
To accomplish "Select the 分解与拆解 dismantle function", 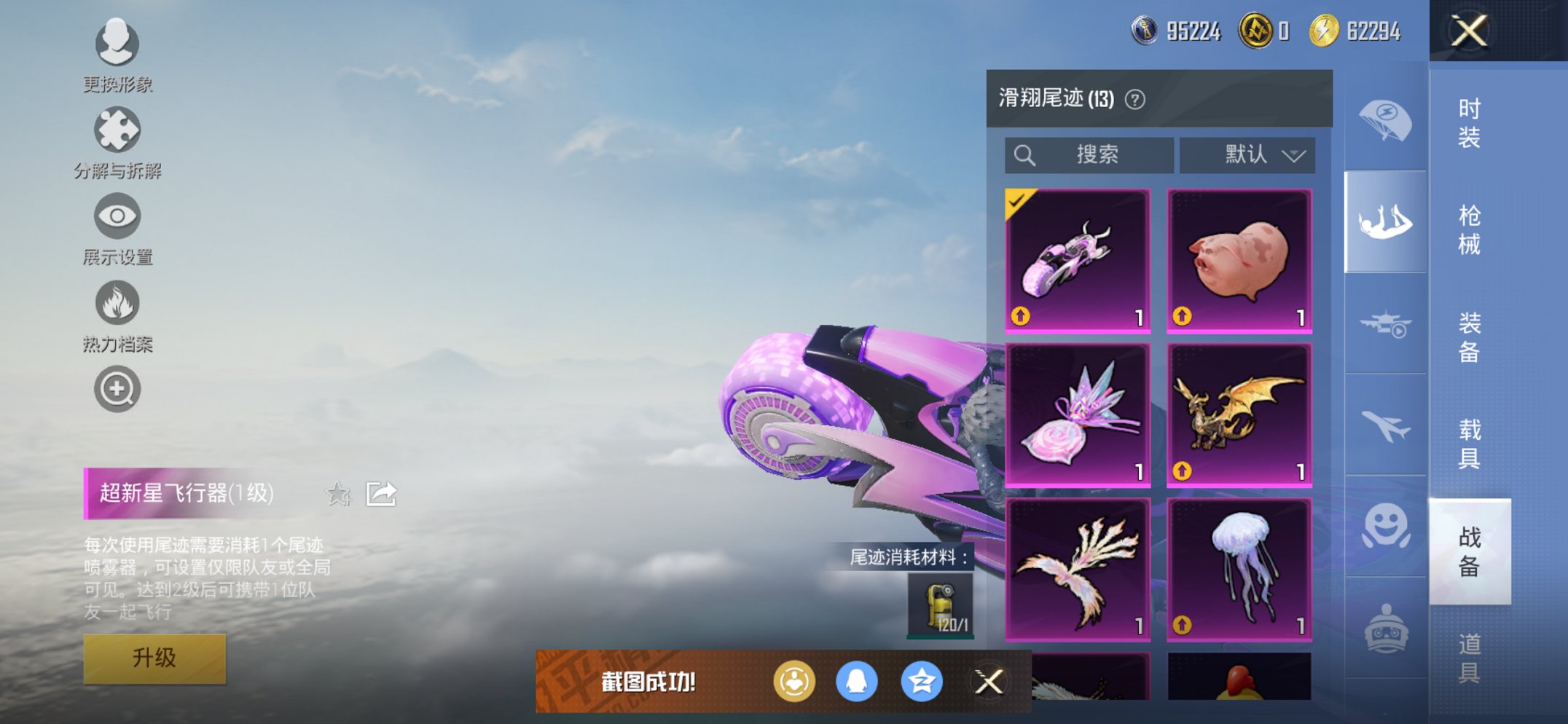I will point(117,131).
